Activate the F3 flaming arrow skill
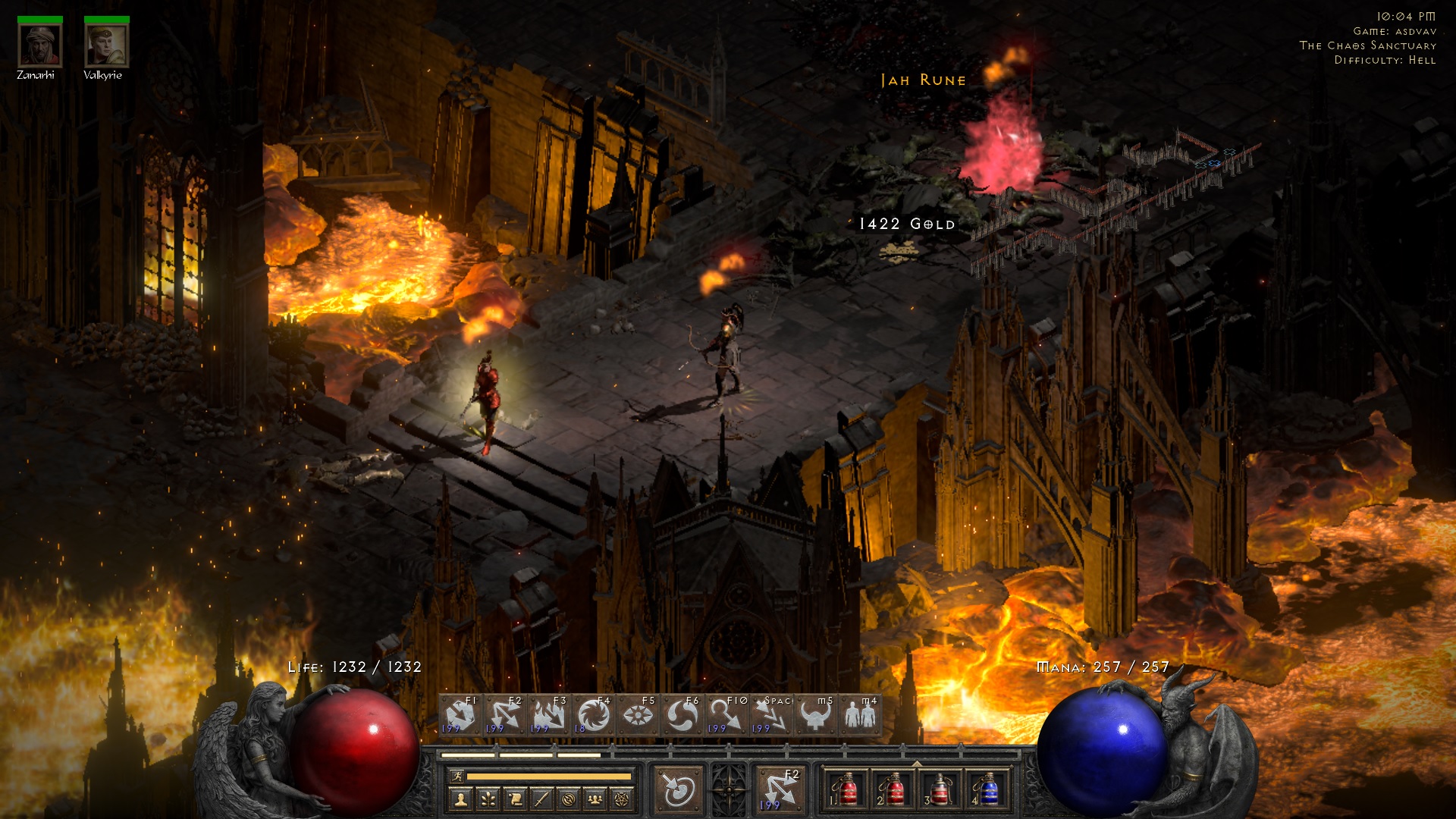Viewport: 1456px width, 819px height. pyautogui.click(x=549, y=714)
